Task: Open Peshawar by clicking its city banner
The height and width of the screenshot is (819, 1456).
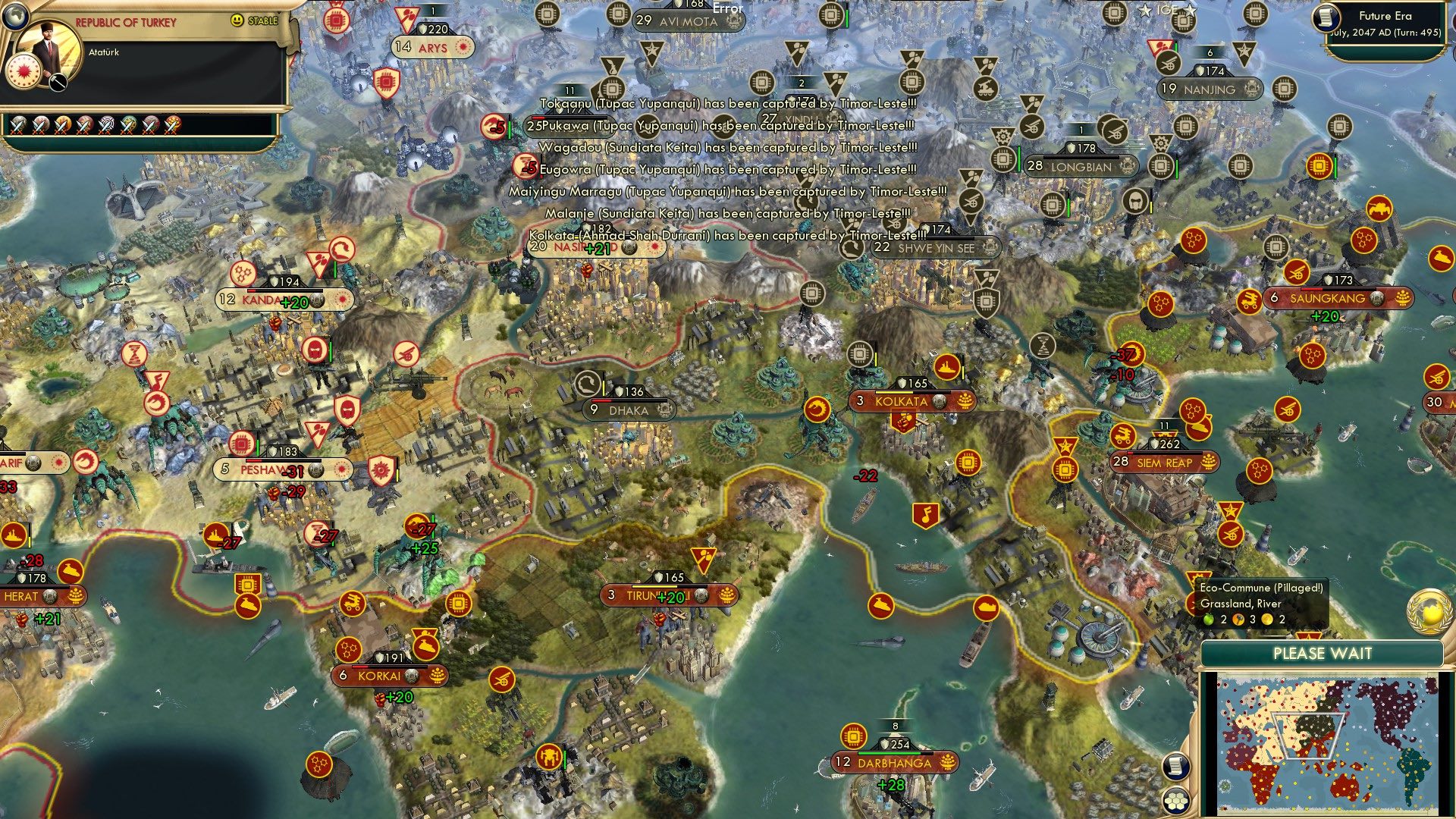Action: coord(267,469)
